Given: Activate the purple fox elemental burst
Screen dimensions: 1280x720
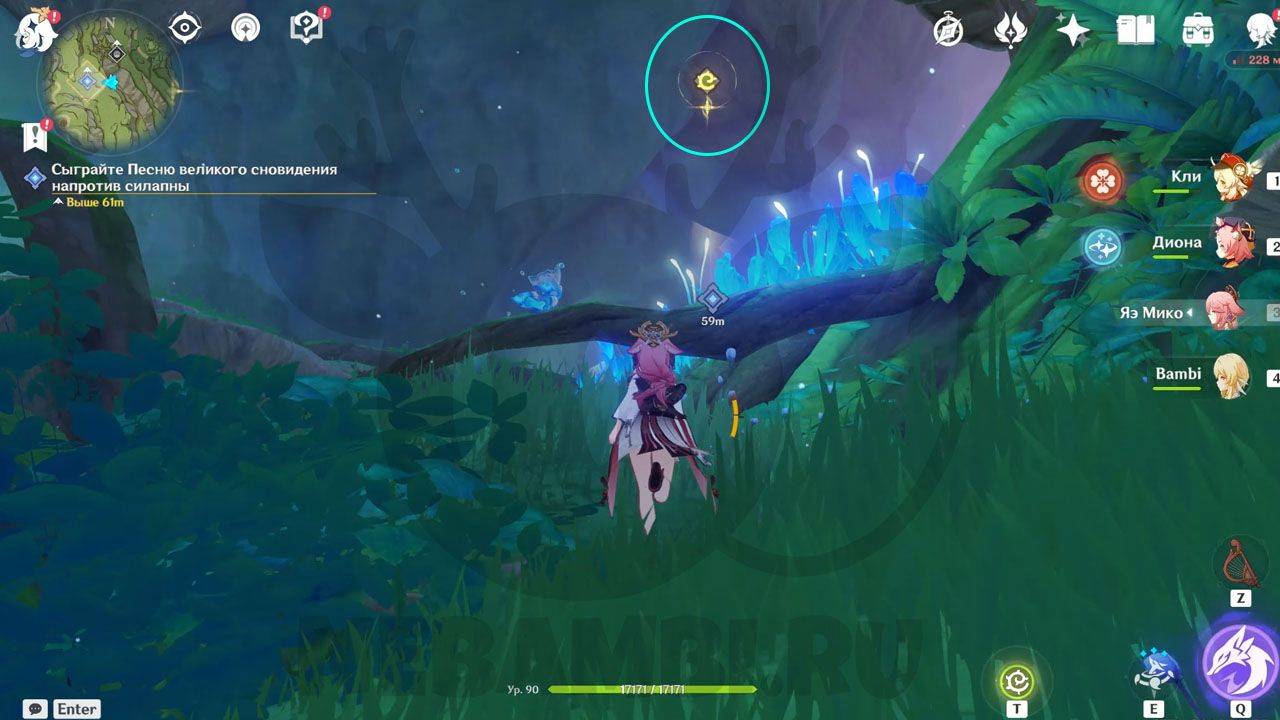Looking at the screenshot, I should (x=1240, y=660).
